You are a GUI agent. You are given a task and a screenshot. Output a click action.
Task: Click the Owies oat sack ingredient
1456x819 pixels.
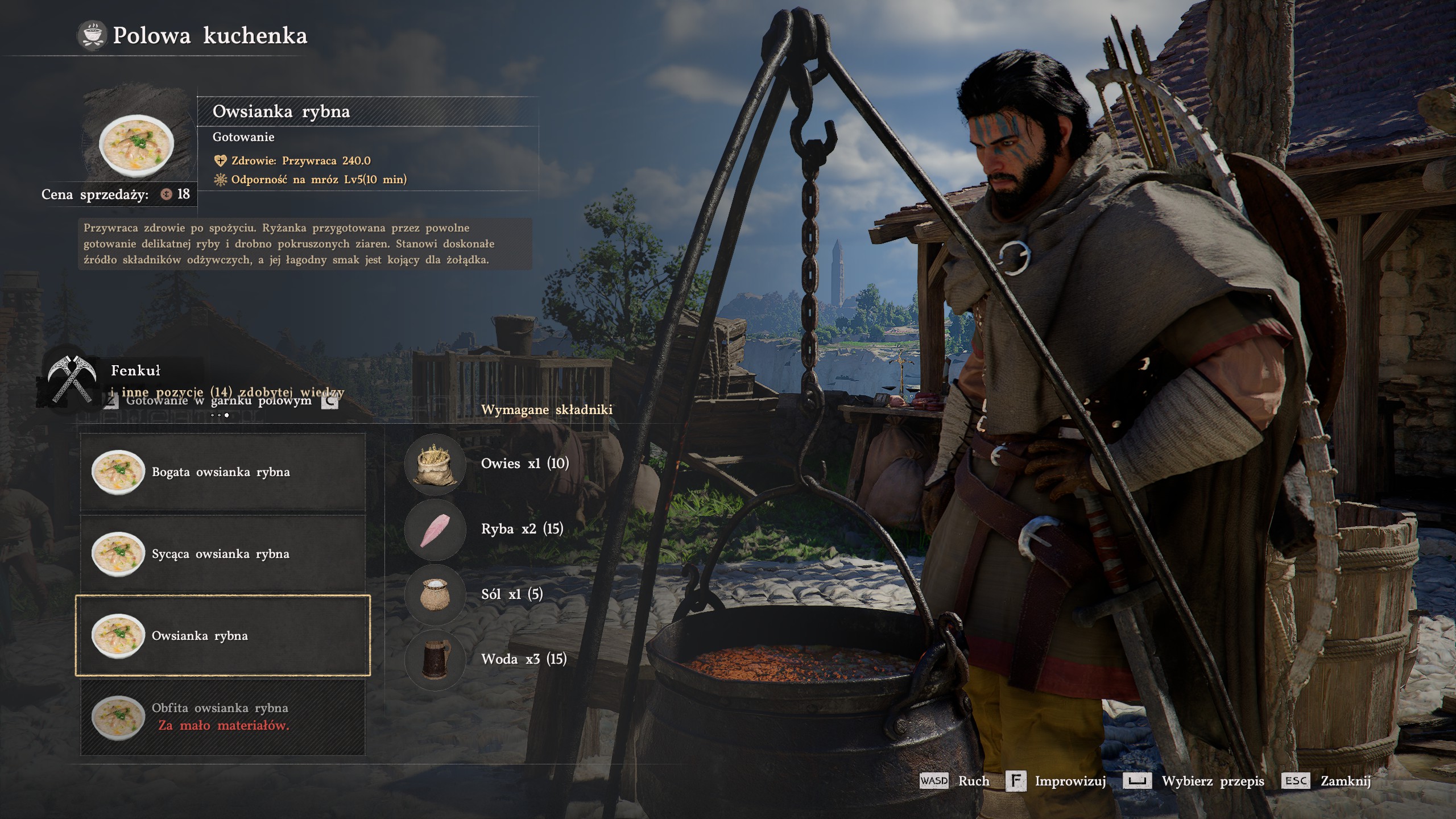pyautogui.click(x=435, y=464)
